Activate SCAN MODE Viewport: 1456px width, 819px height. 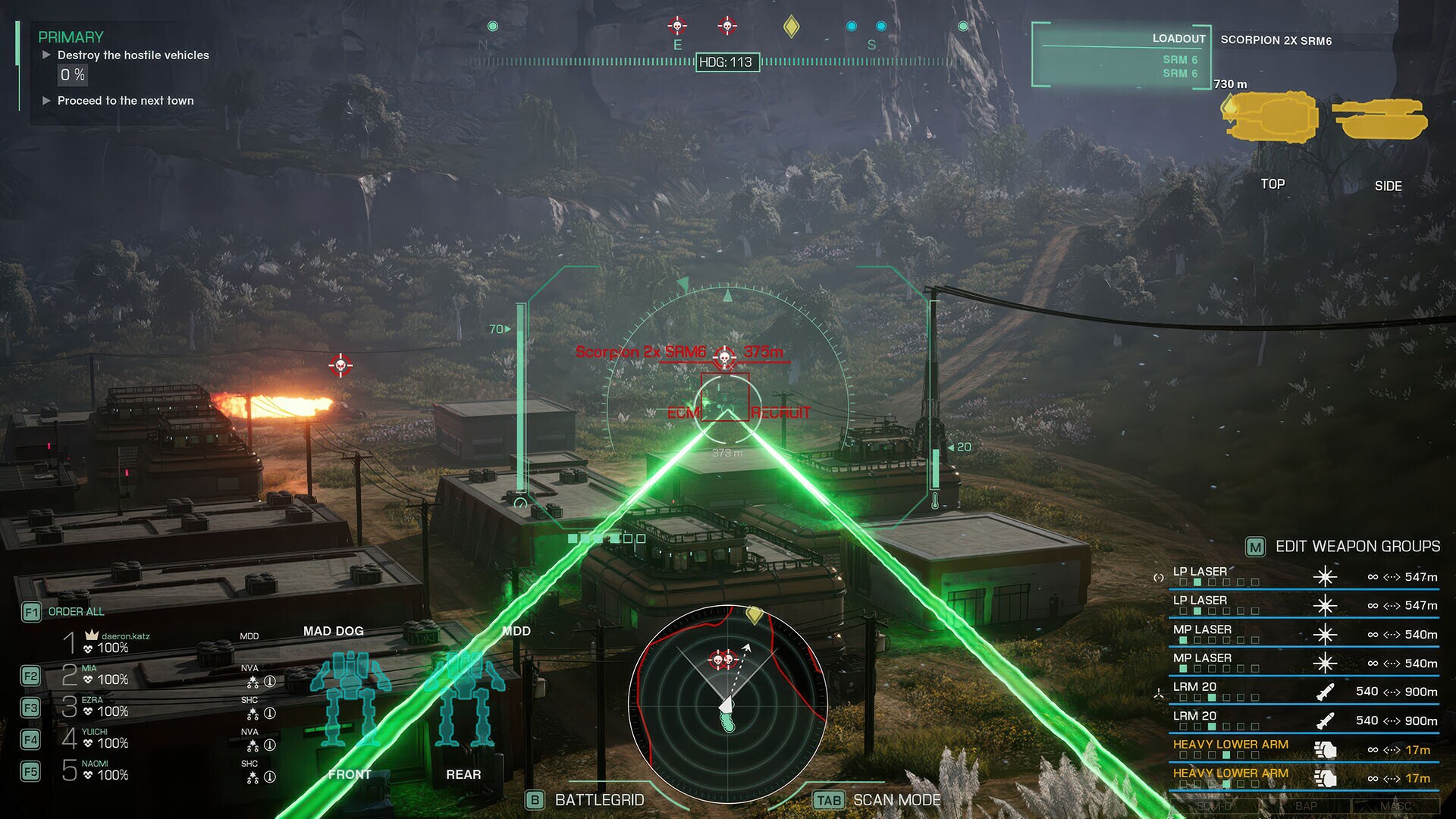896,799
